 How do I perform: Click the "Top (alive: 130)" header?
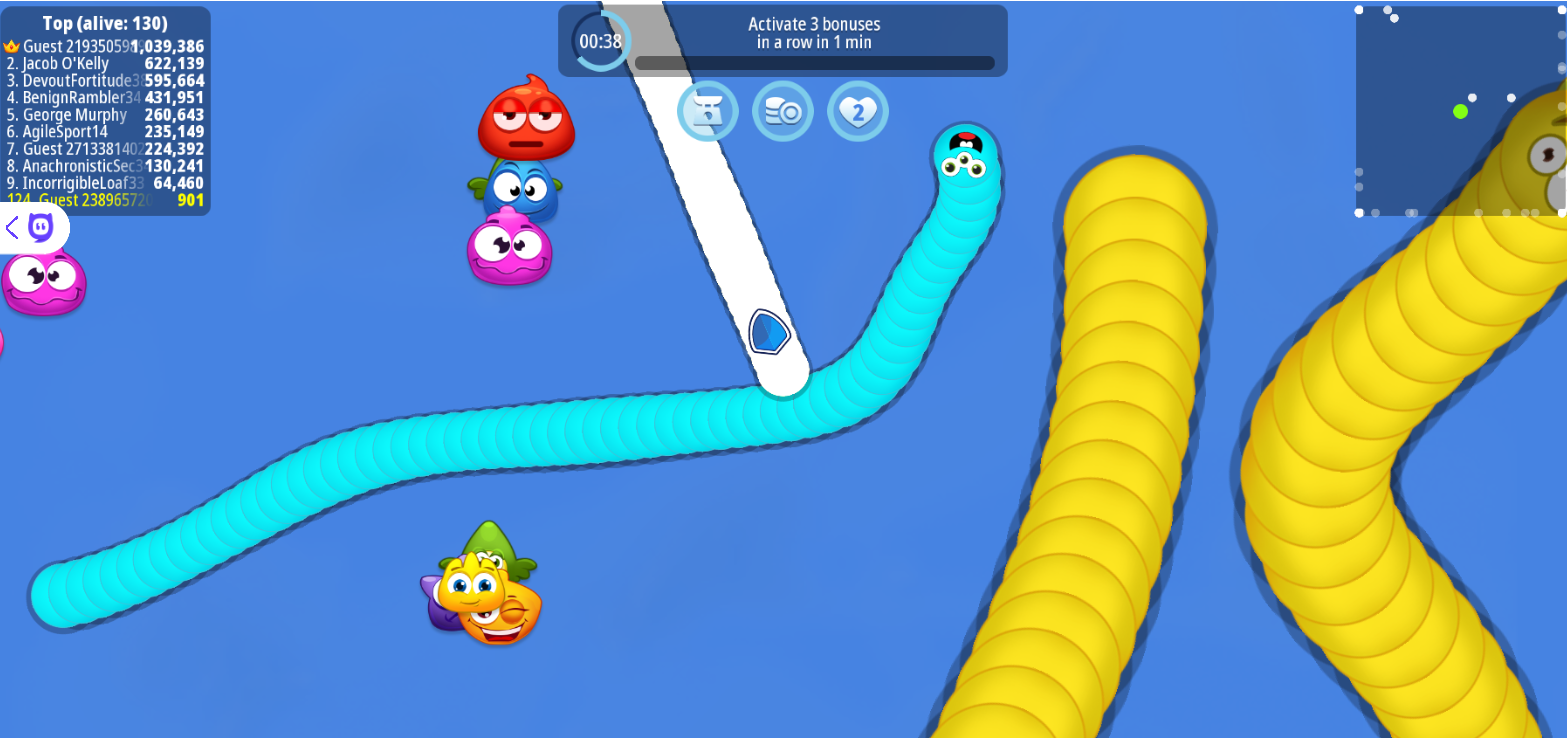coord(105,22)
